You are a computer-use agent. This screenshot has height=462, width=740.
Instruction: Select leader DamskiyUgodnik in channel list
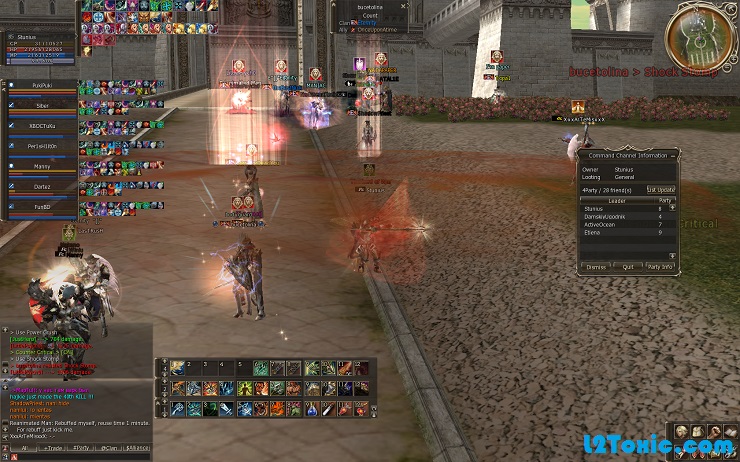click(605, 216)
